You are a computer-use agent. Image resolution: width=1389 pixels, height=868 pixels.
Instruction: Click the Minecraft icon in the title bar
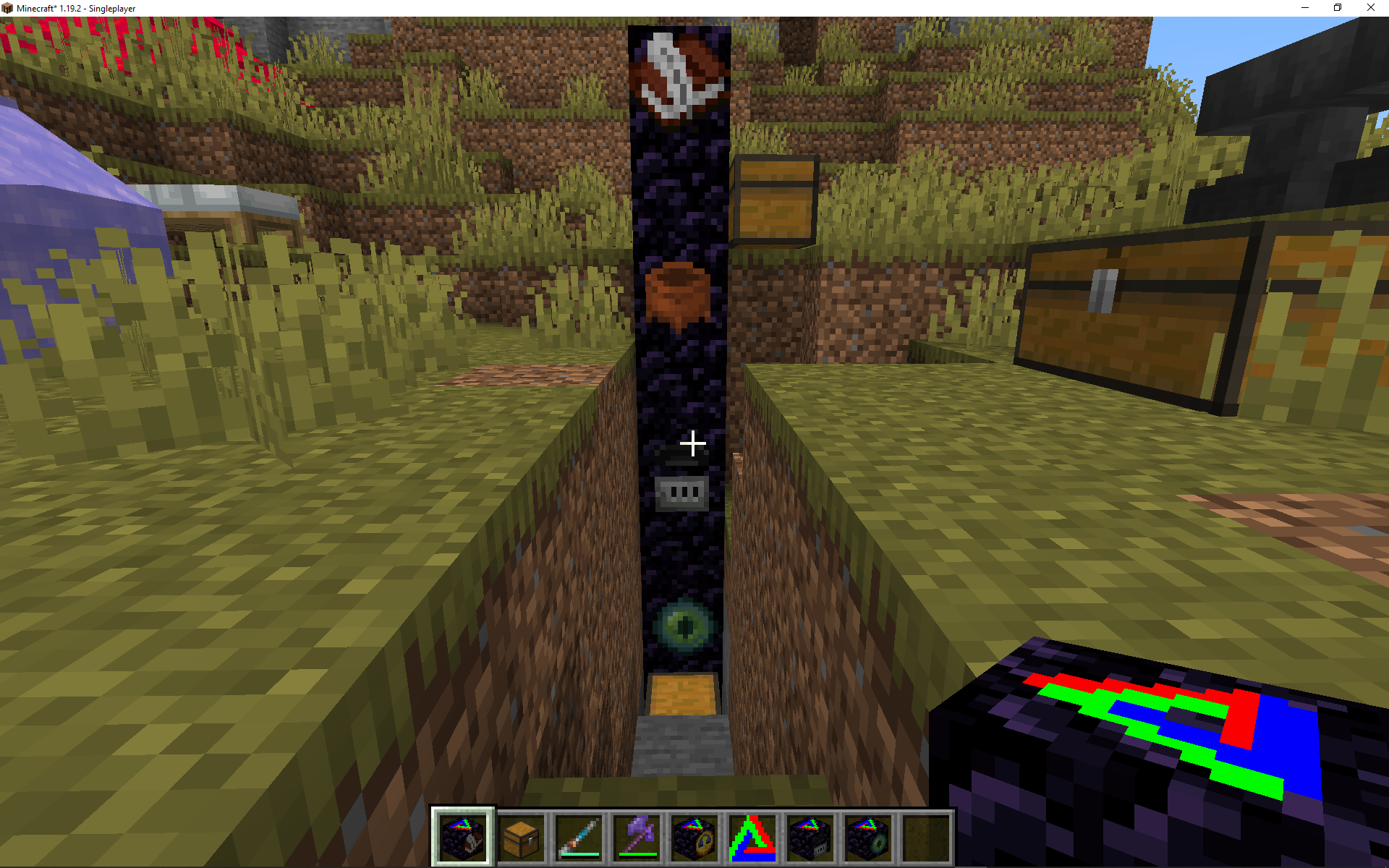[8, 8]
